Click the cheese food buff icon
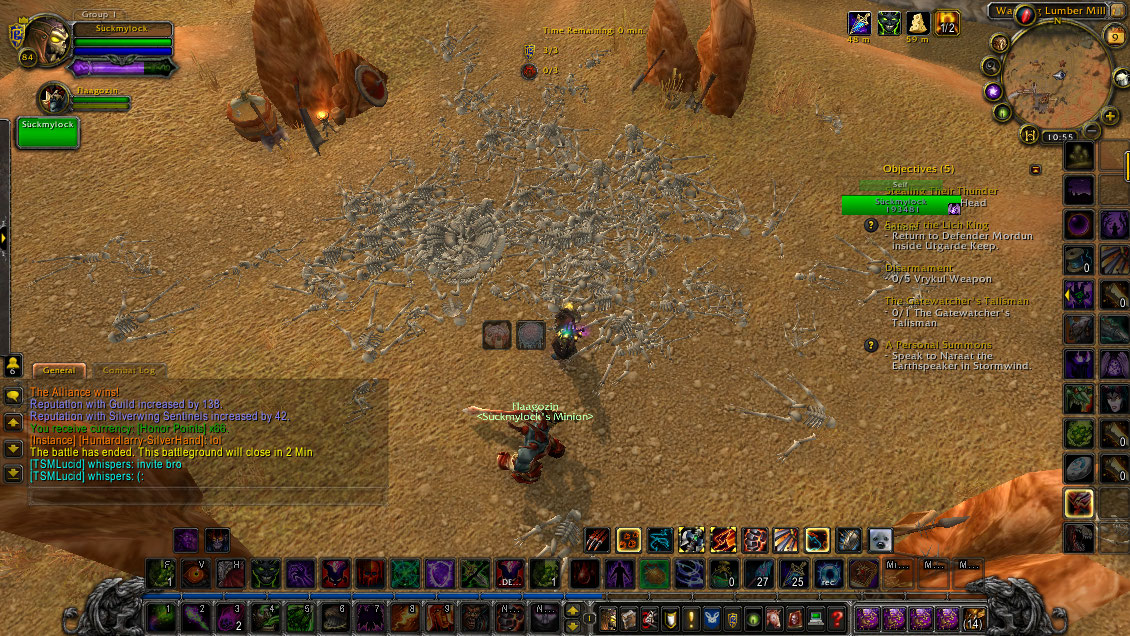Viewport: 1130px width, 636px height. (x=918, y=23)
